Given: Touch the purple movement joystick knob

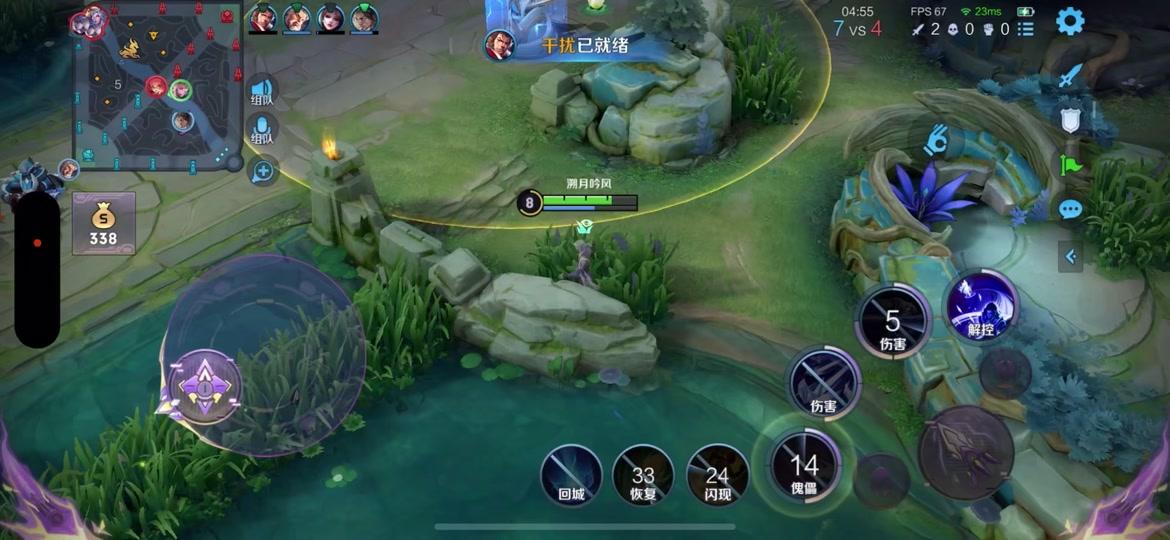Looking at the screenshot, I should click(x=205, y=386).
